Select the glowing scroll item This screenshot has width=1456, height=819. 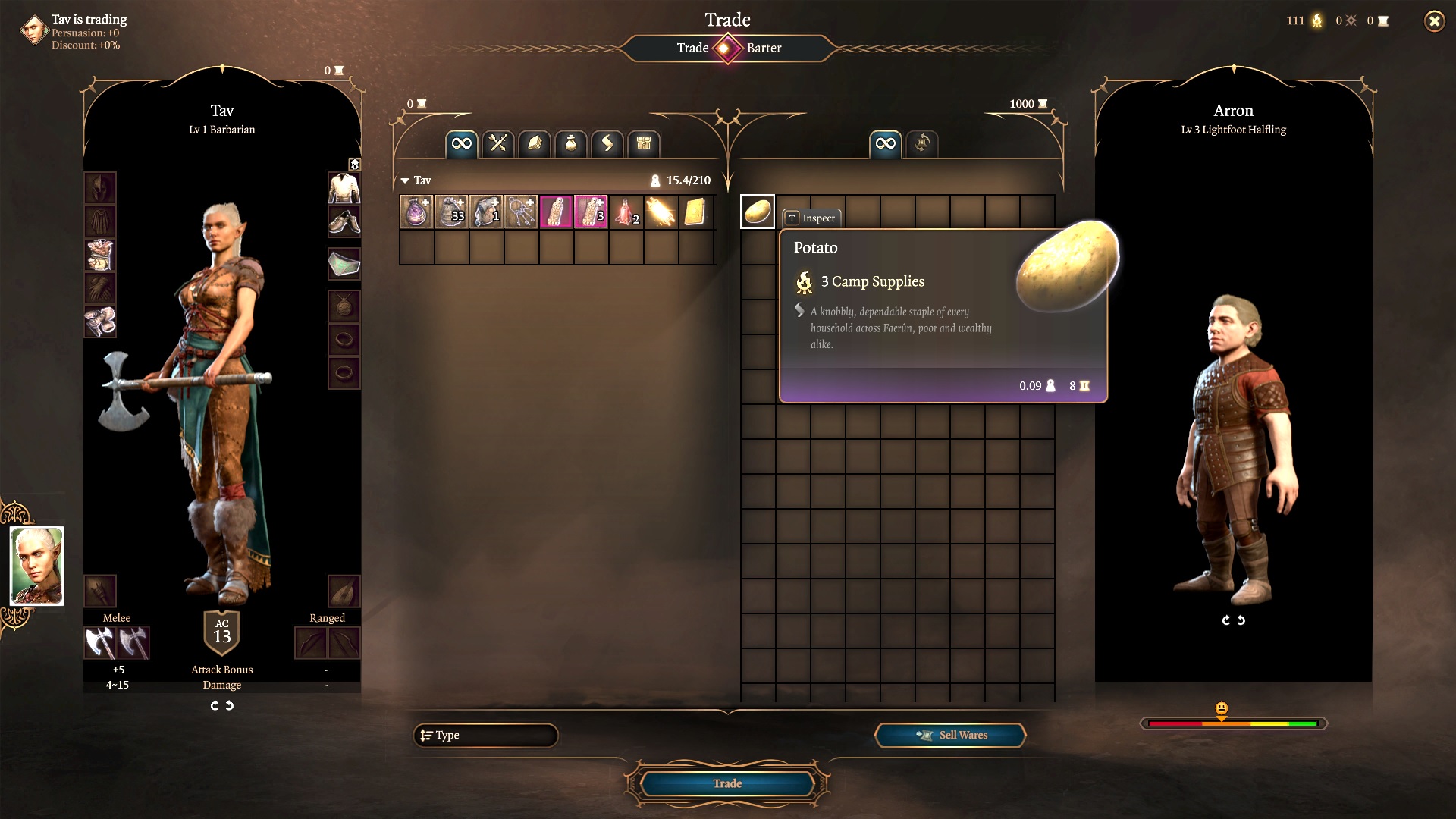click(x=661, y=212)
